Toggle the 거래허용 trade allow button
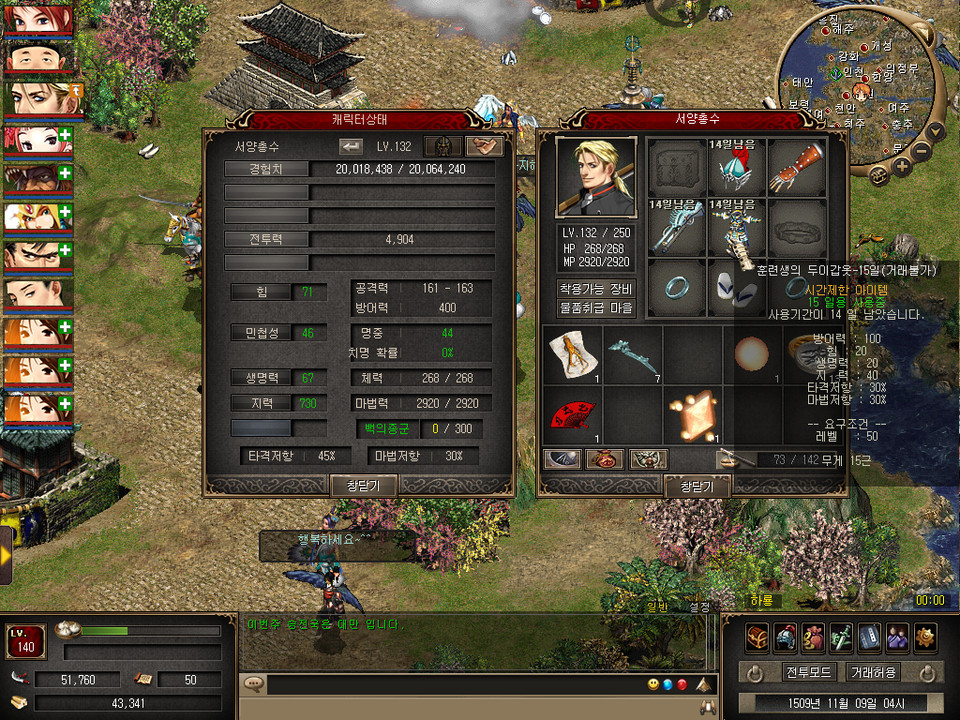Viewport: 960px width, 720px height. [x=872, y=672]
